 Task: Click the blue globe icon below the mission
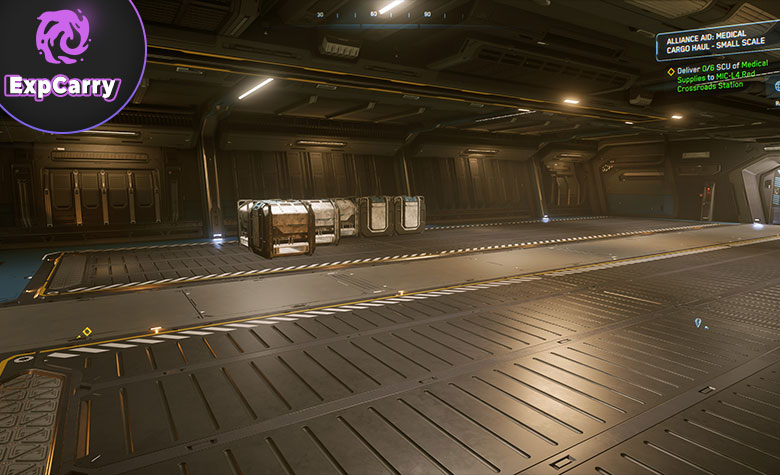(775, 87)
